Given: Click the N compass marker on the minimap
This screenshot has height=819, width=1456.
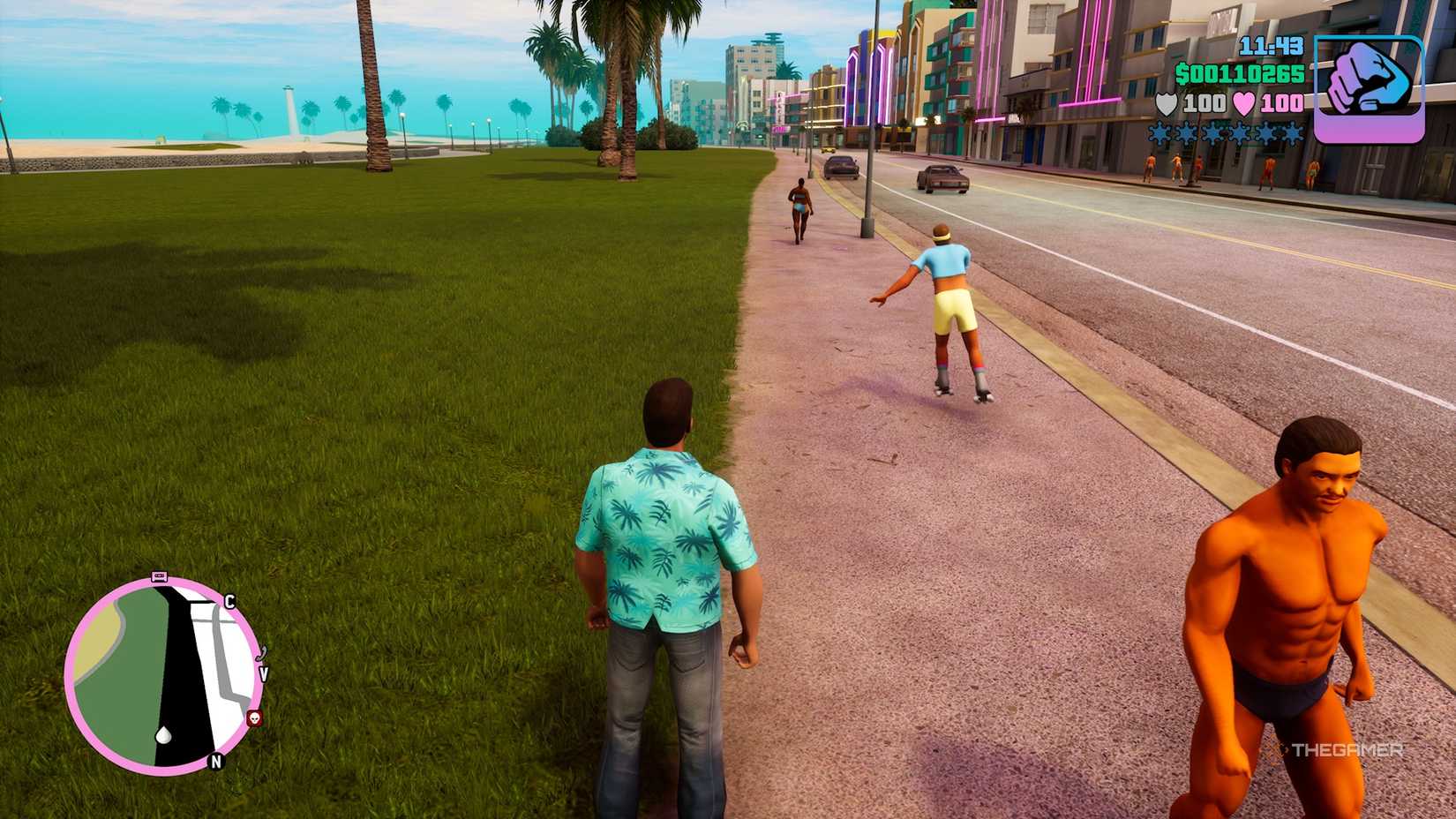Looking at the screenshot, I should point(214,761).
